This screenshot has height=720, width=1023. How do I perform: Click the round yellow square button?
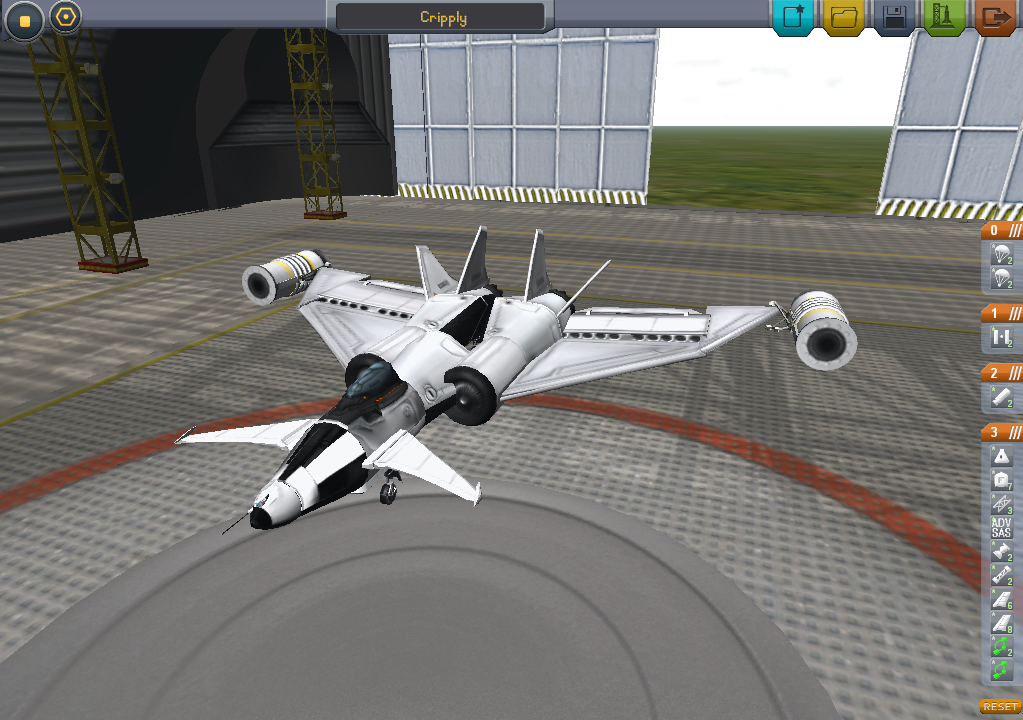pyautogui.click(x=25, y=20)
